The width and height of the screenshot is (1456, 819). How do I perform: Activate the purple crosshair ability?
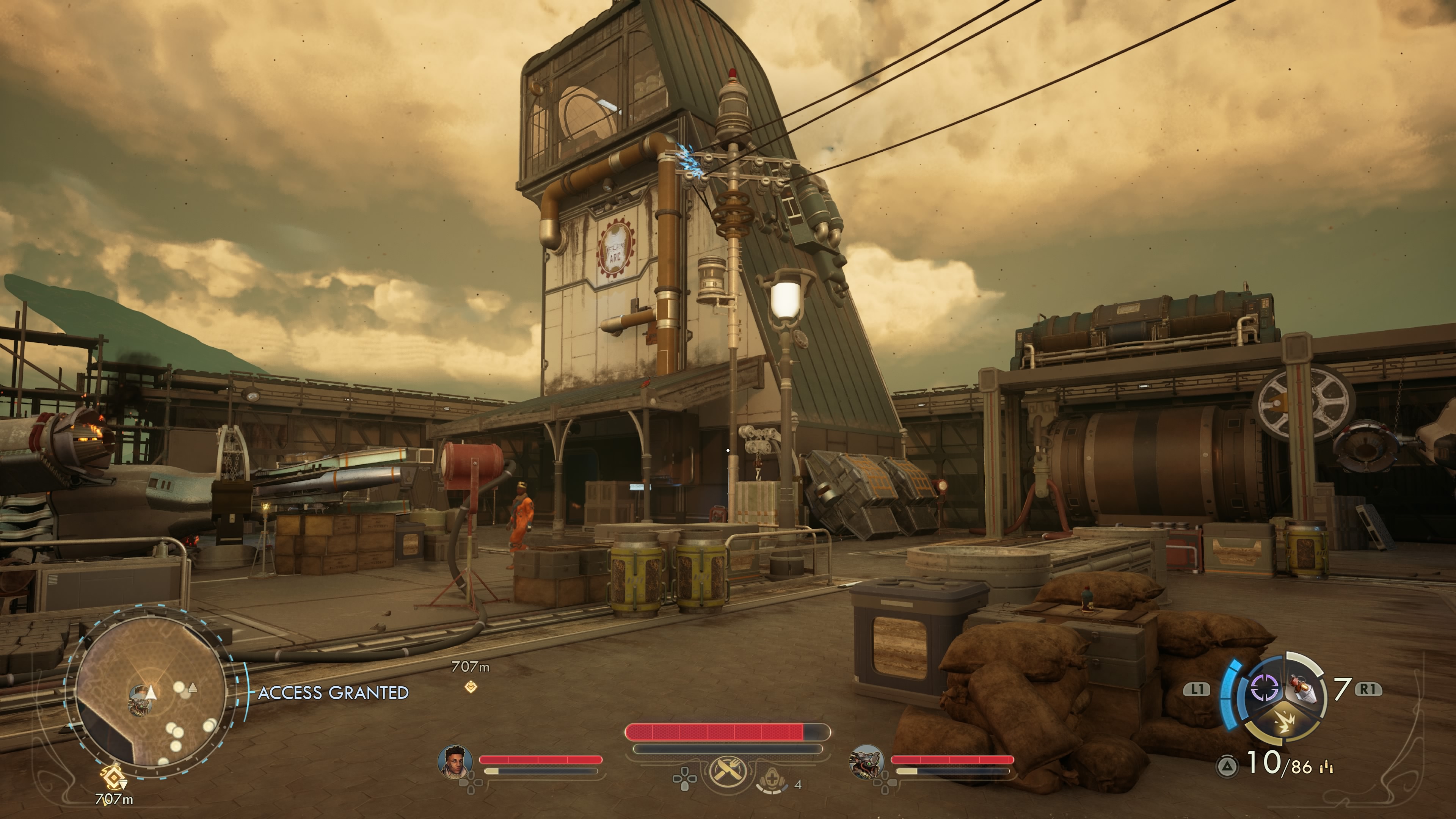click(1265, 689)
